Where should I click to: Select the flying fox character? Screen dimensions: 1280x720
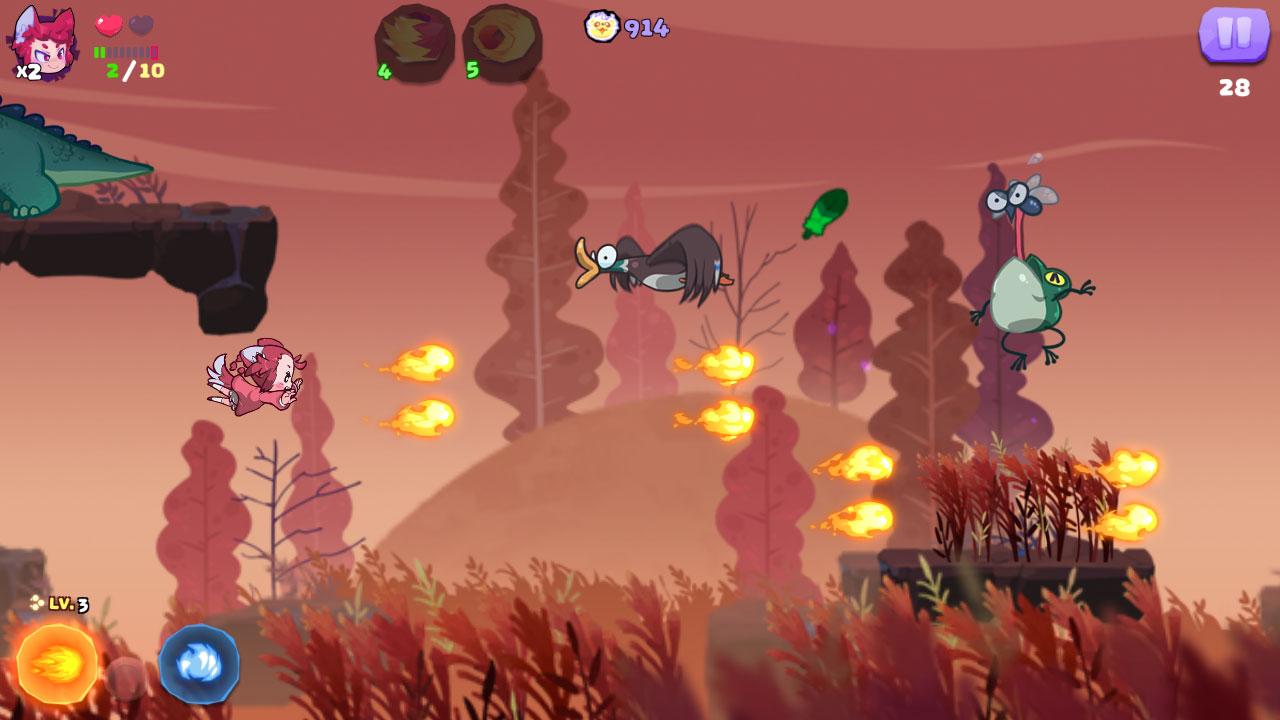click(x=255, y=380)
